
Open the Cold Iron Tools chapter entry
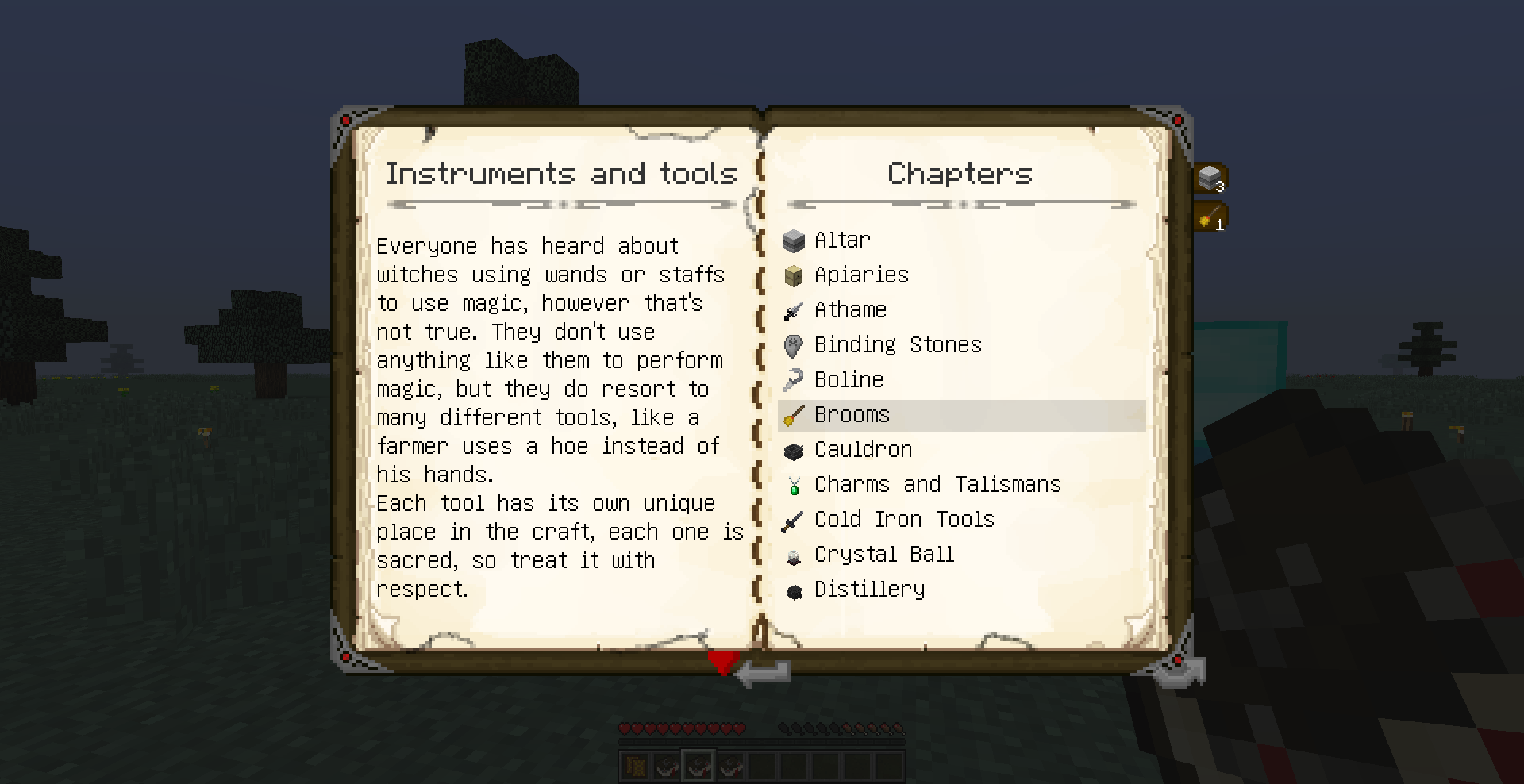pyautogui.click(x=904, y=519)
